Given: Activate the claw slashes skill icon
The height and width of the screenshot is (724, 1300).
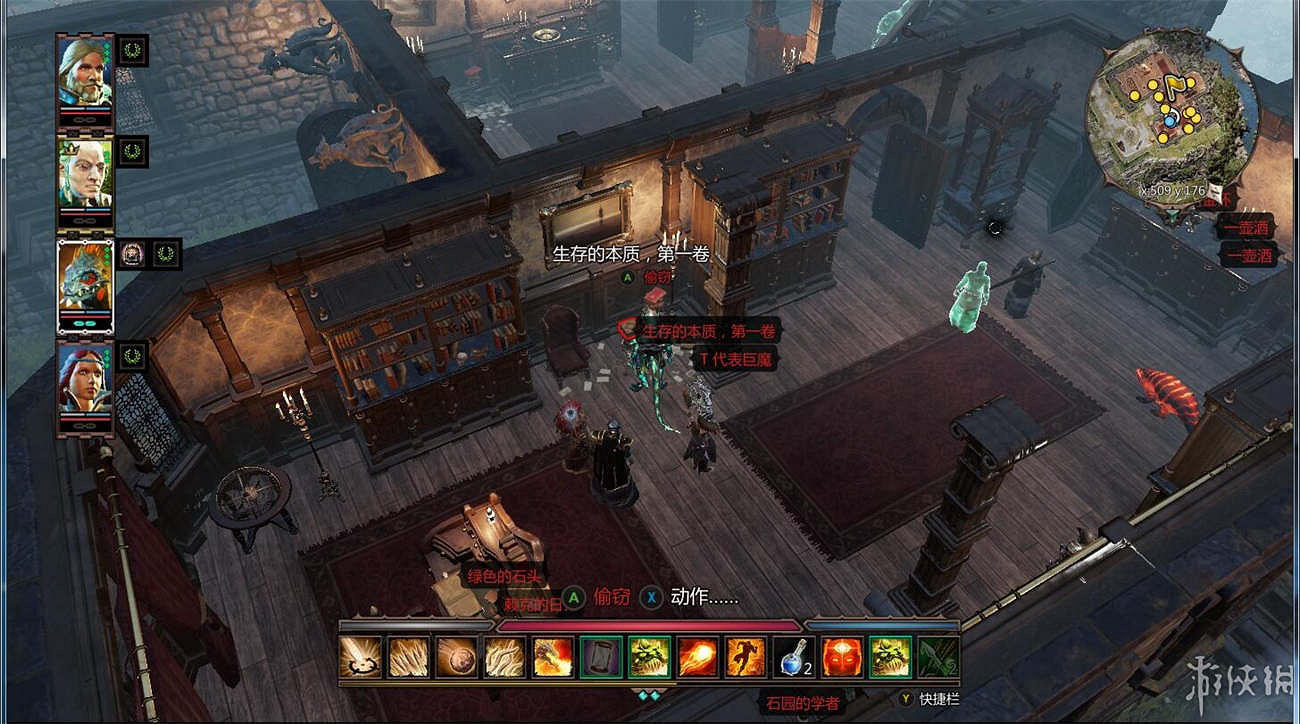Looking at the screenshot, I should pos(407,657).
